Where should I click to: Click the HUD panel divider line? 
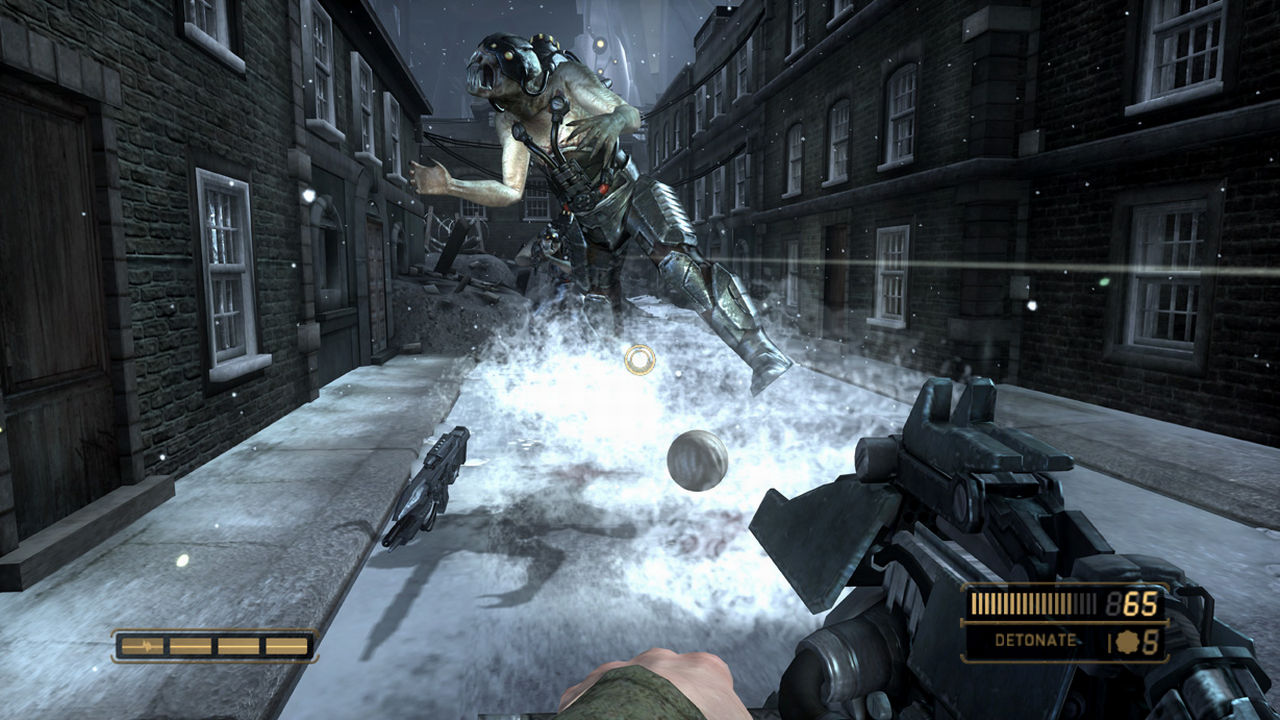1067,621
